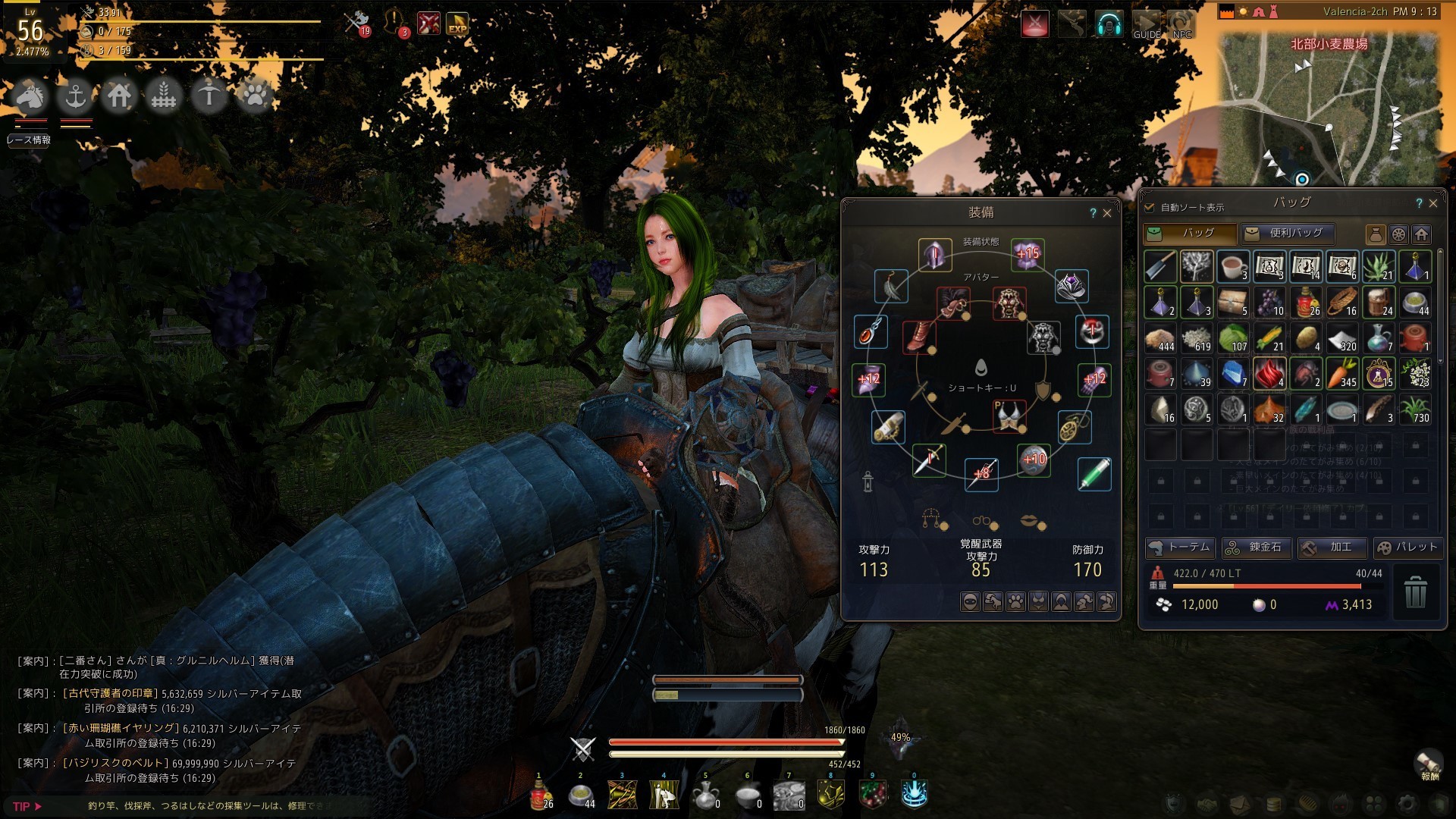Open the パレット palette button
The image size is (1456, 819).
pos(1407,547)
